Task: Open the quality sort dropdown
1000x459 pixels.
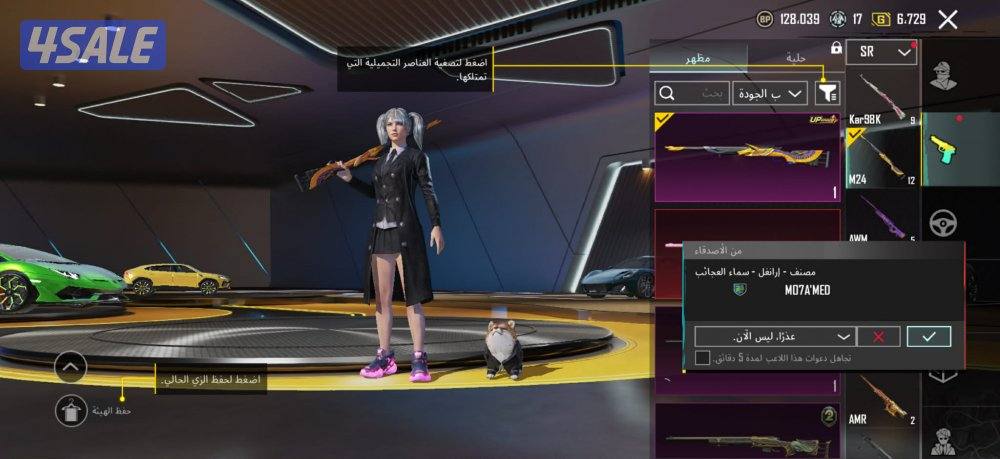Action: [770, 93]
